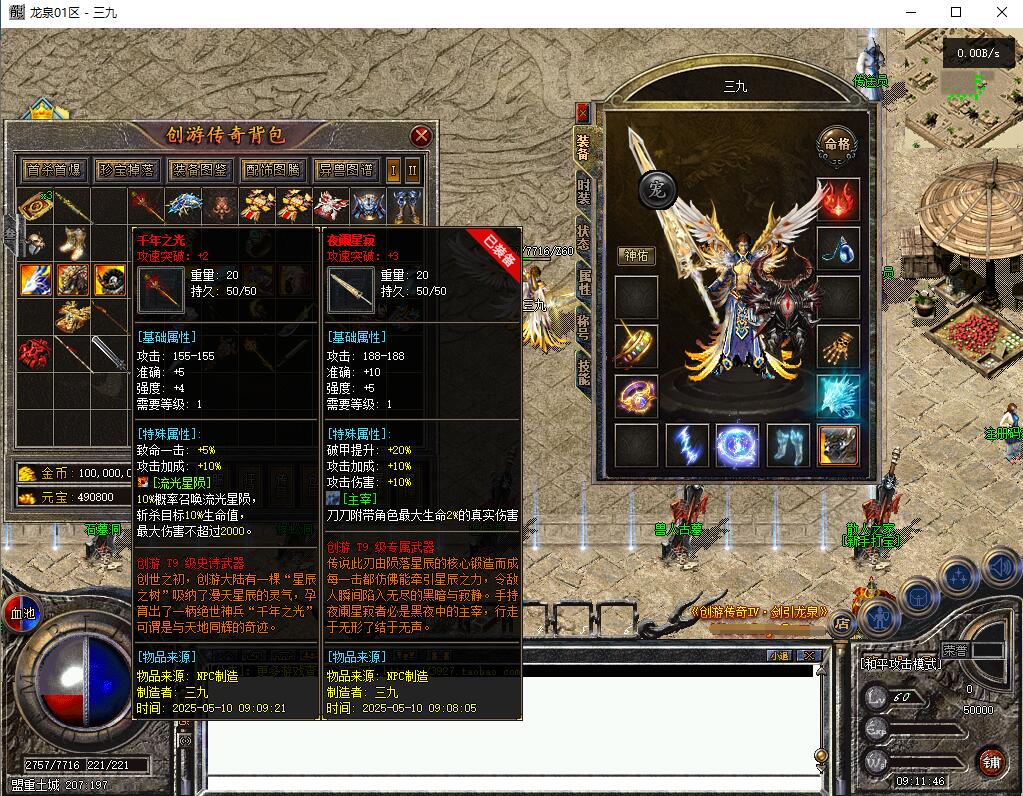Open the 称号 titles tab
This screenshot has width=1023, height=796.
pos(584,327)
